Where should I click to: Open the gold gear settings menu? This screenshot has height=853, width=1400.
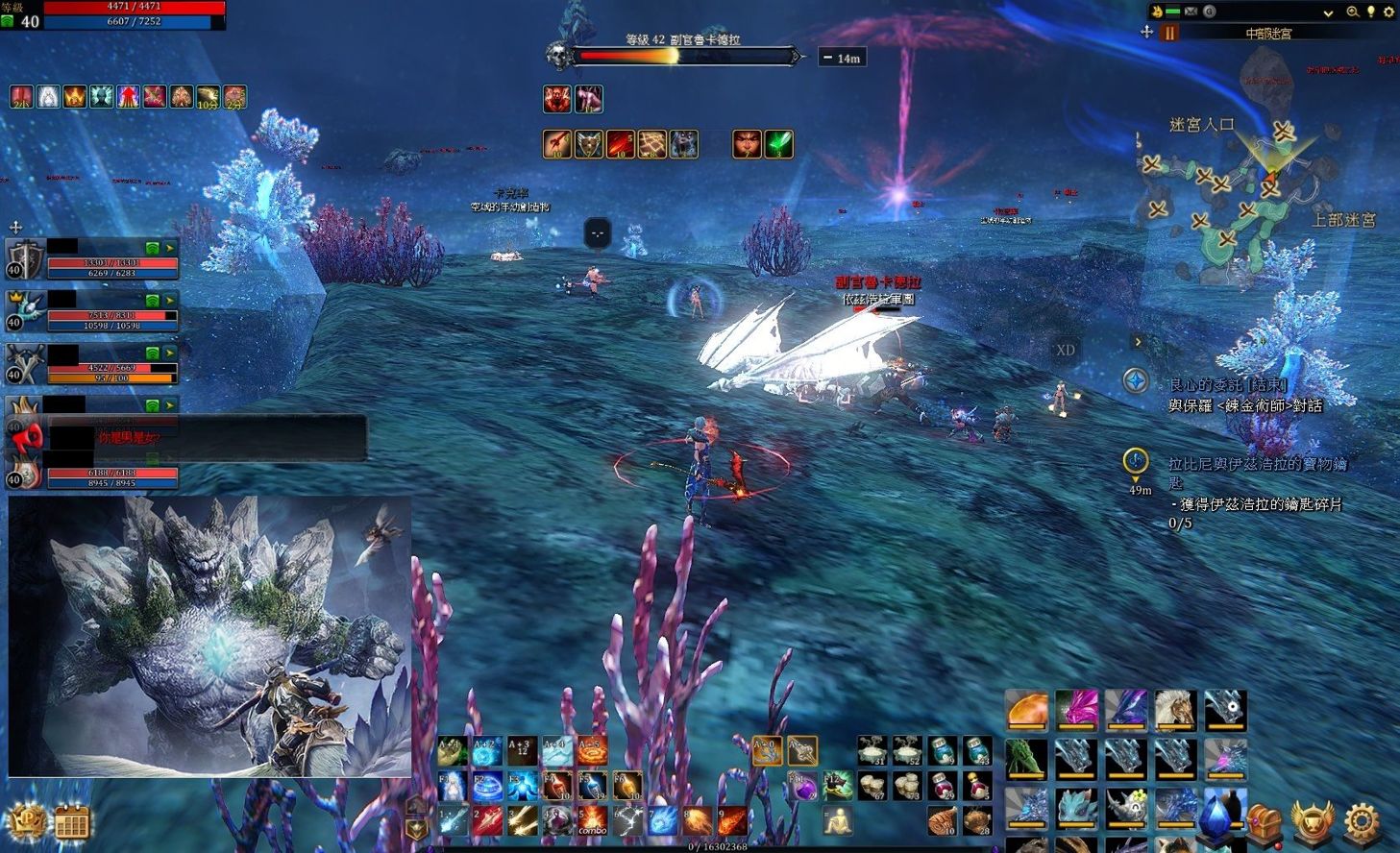point(1362,822)
